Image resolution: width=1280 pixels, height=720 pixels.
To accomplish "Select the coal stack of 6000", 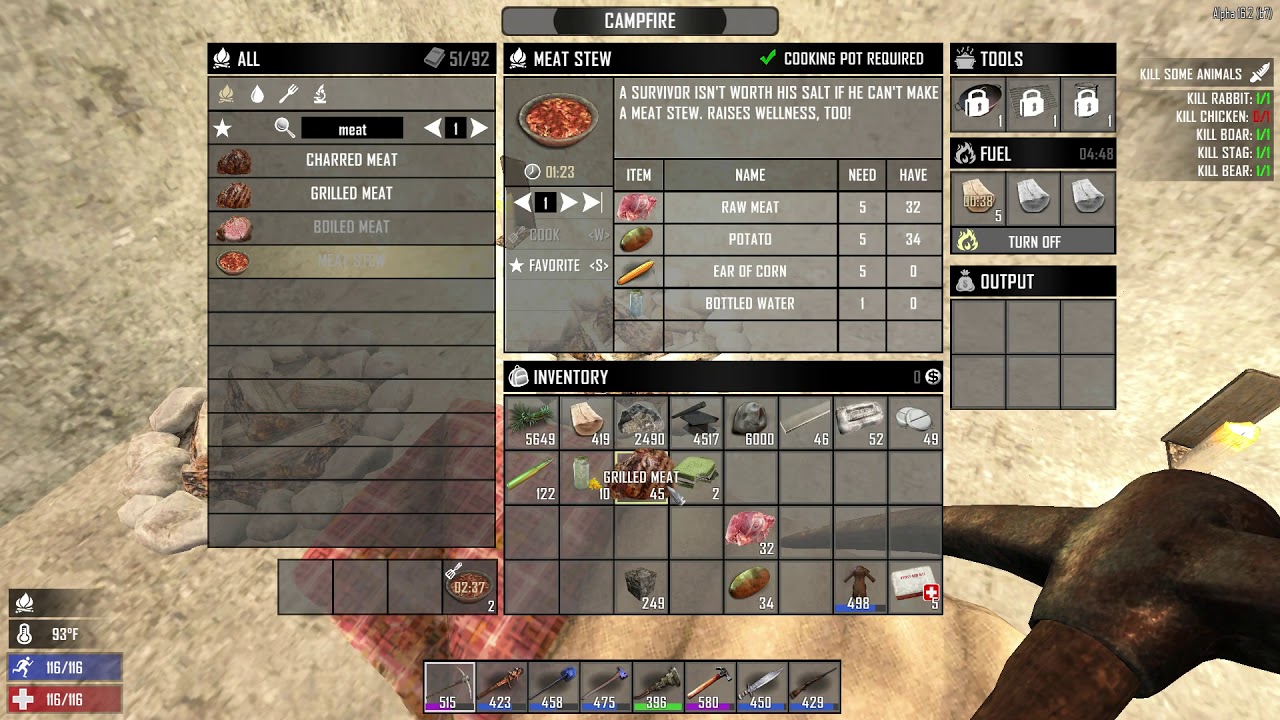I will (x=750, y=424).
